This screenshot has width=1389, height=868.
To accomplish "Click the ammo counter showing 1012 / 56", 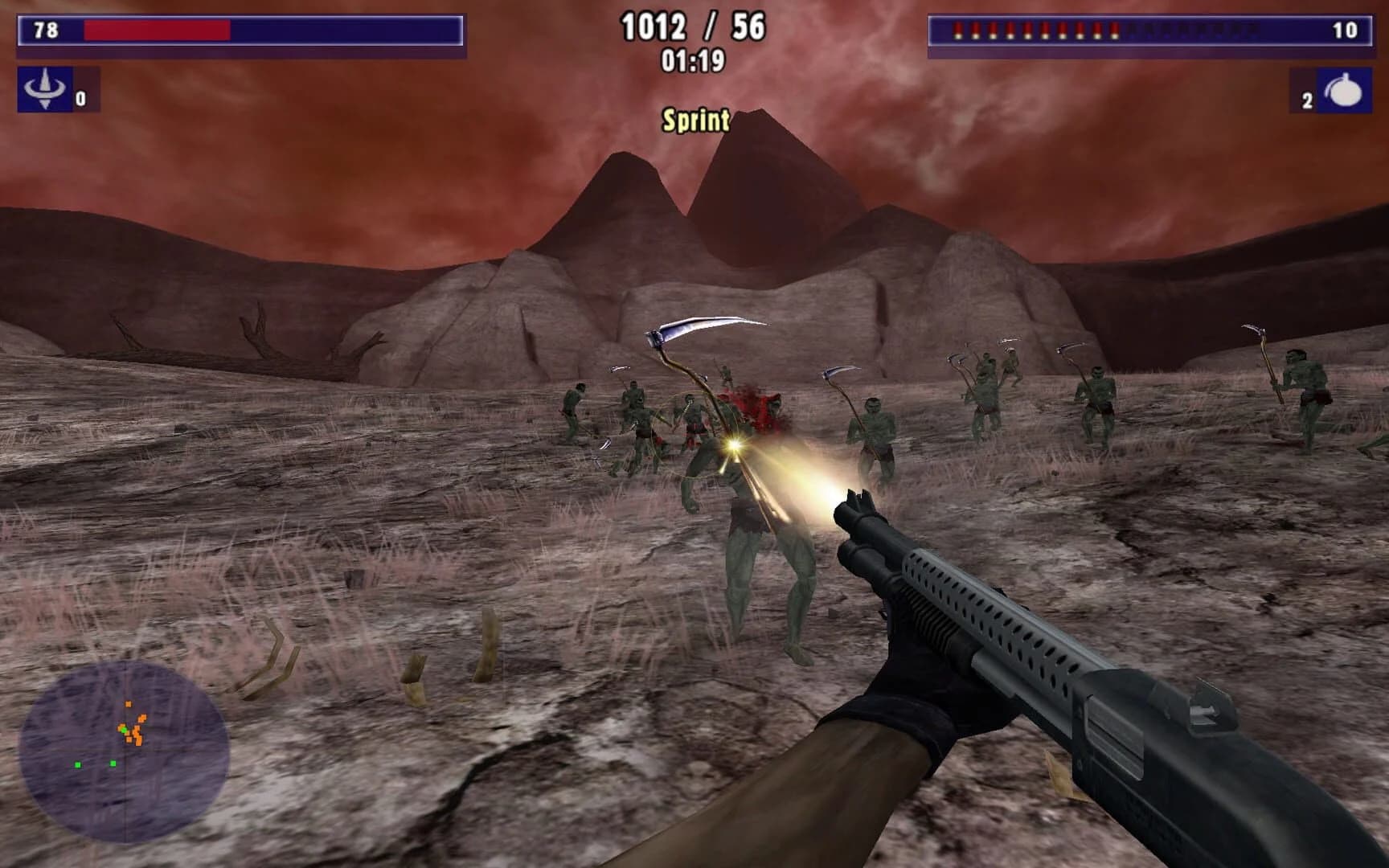I will (x=695, y=26).
